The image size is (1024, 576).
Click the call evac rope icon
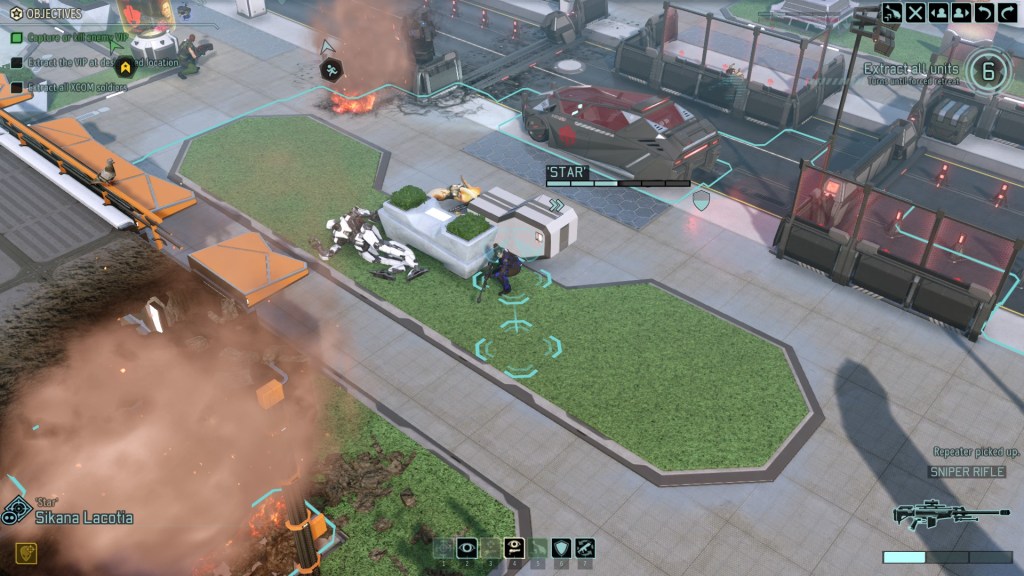click(893, 13)
